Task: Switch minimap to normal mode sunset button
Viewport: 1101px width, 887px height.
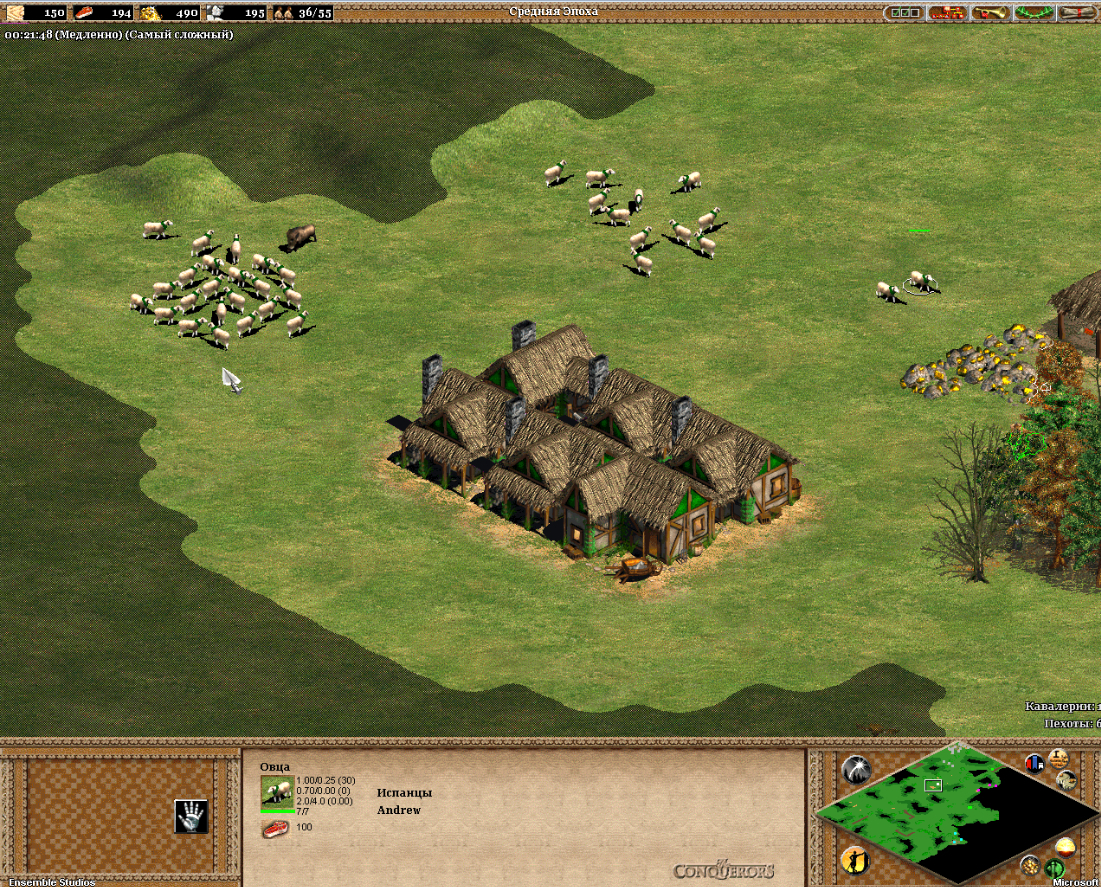Action: 1065,848
